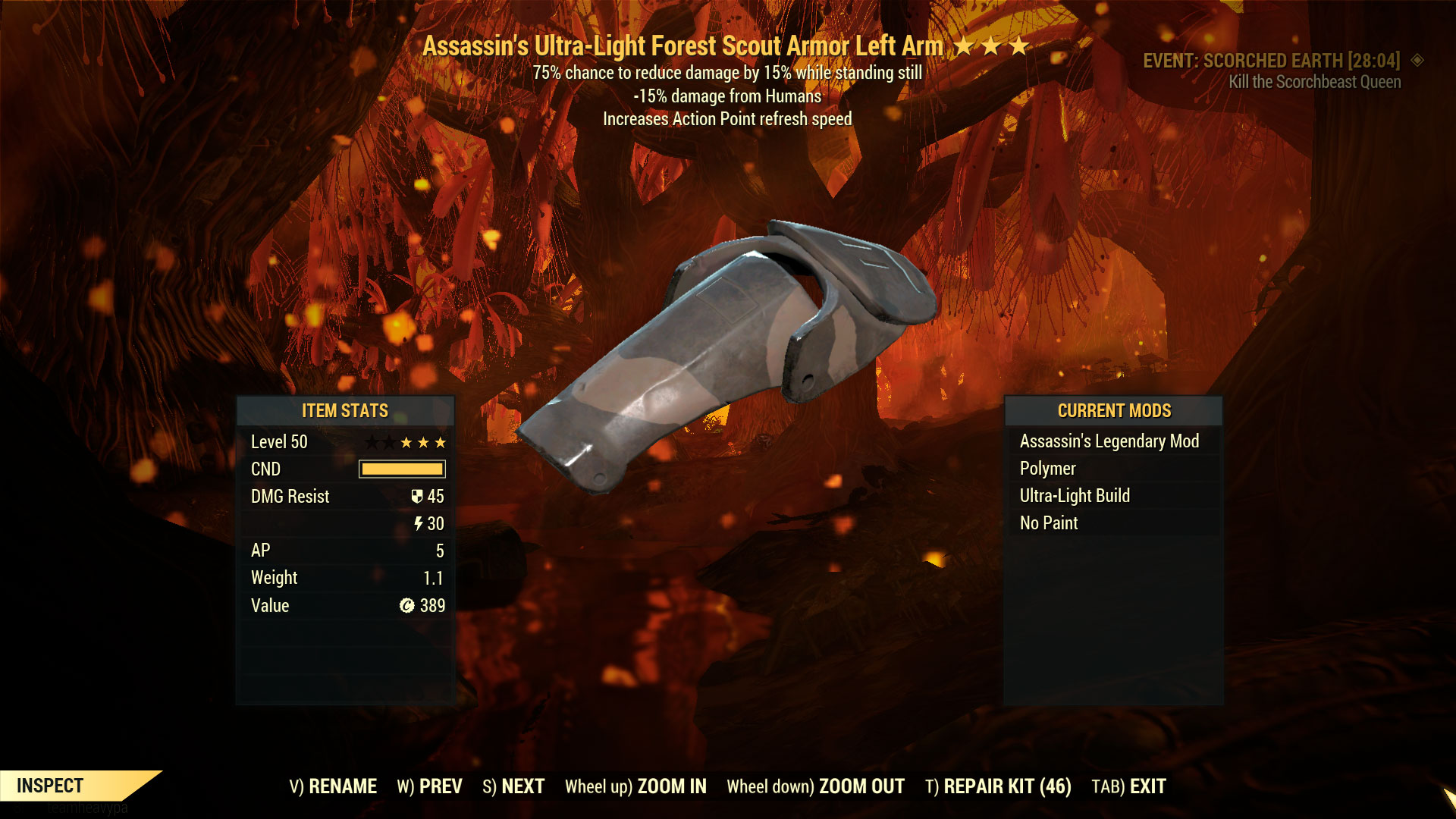This screenshot has width=1456, height=819.
Task: Use REPAIR KIT (46) on the armor
Action: [998, 786]
